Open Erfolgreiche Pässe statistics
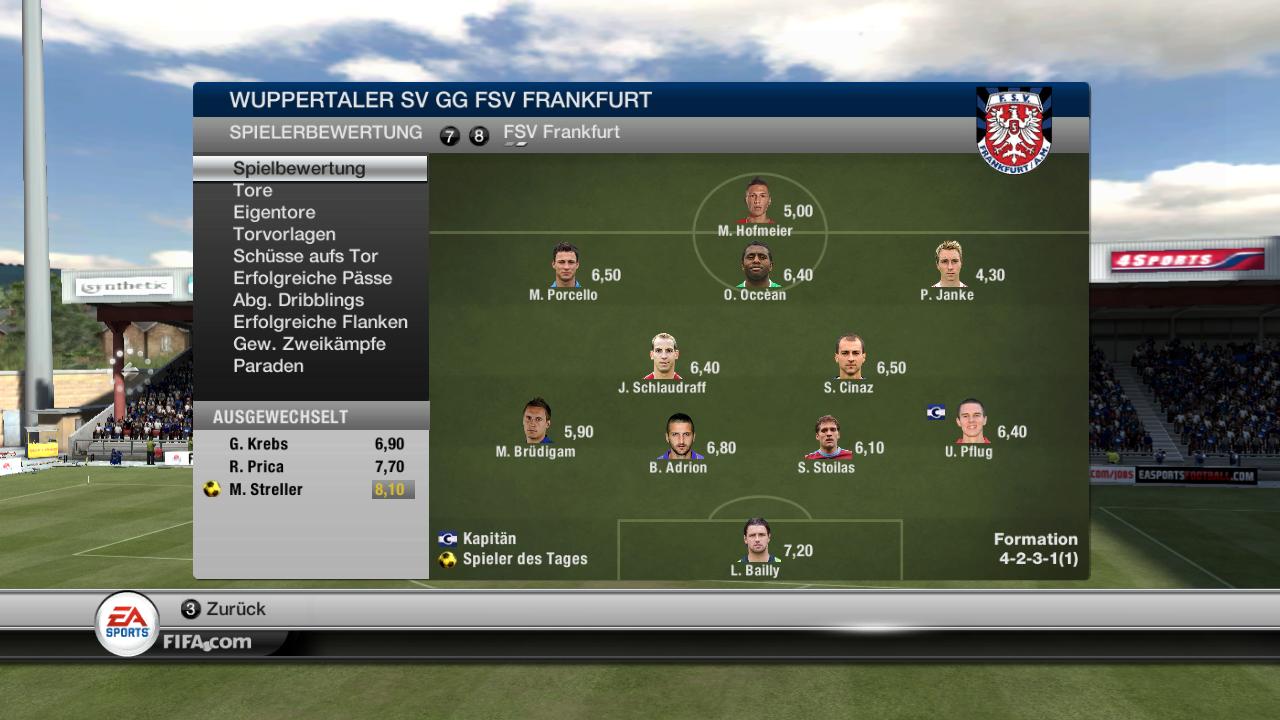Screen dimensions: 1280x720 (312, 278)
